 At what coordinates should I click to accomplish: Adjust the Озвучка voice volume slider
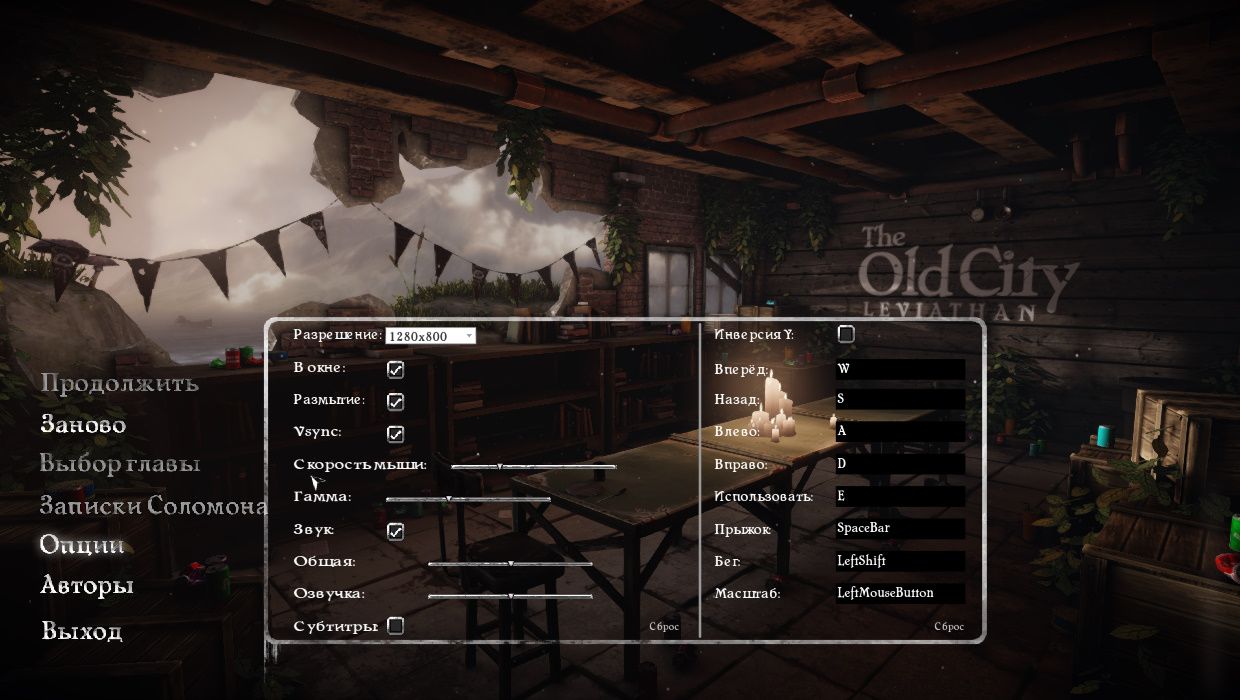[x=511, y=595]
